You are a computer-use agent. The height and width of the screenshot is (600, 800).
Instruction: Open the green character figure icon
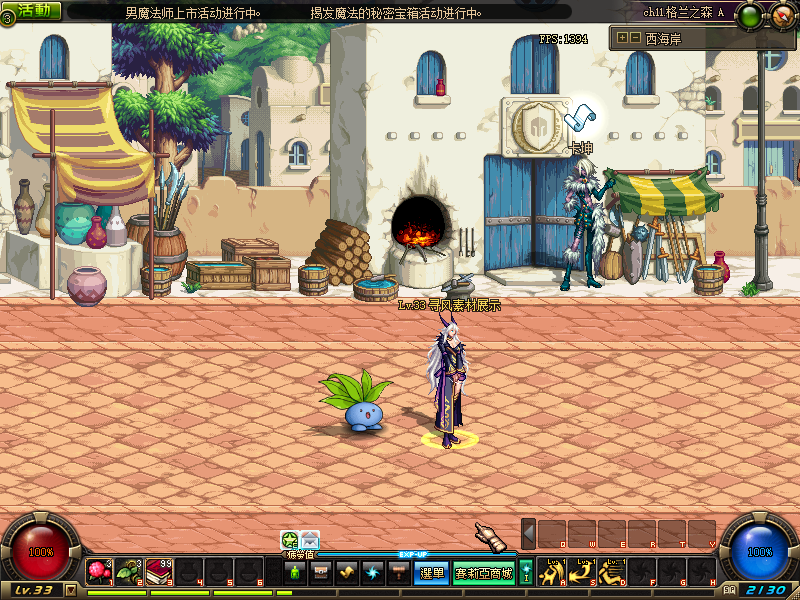click(295, 573)
